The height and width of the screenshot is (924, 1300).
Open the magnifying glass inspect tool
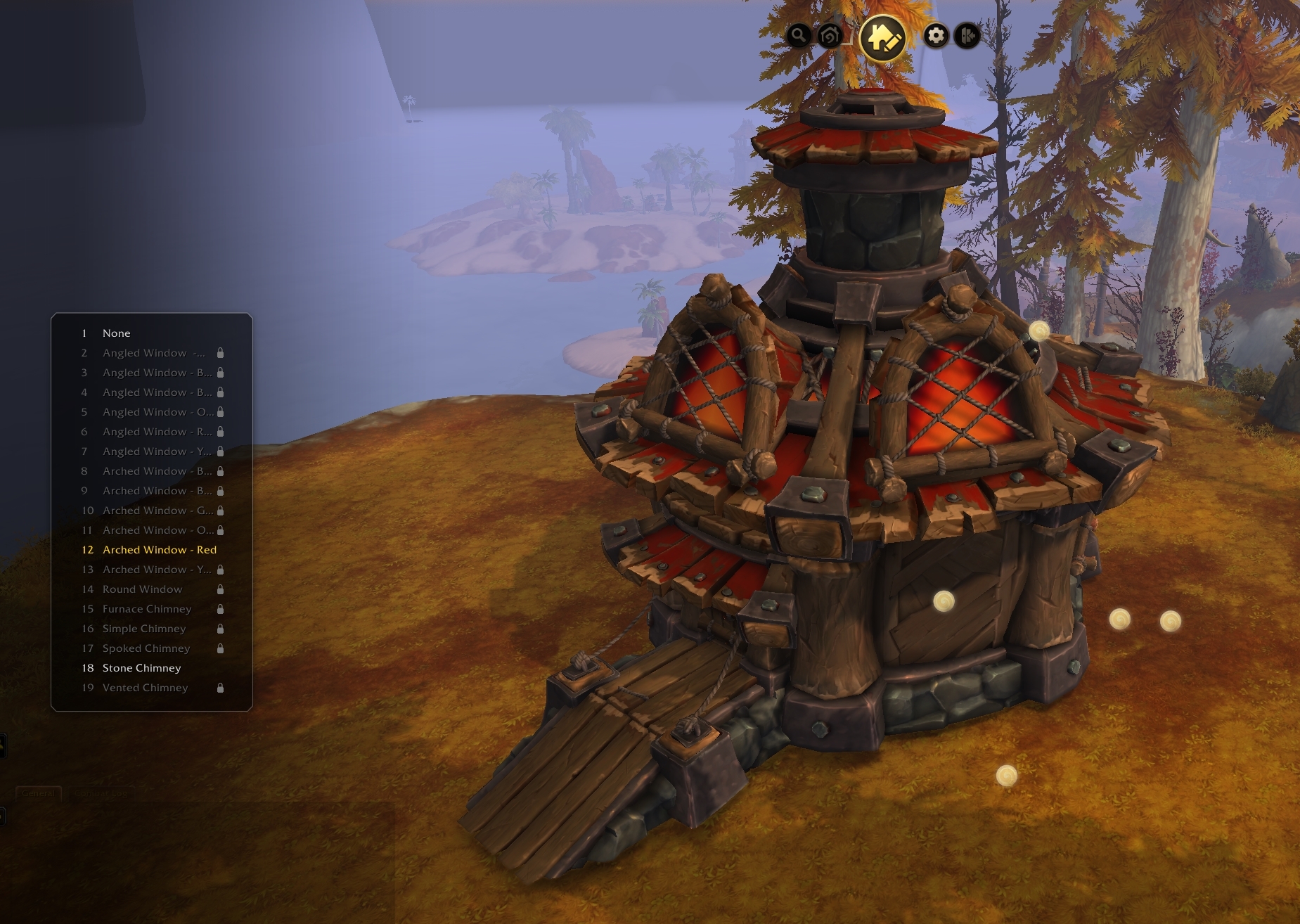pyautogui.click(x=798, y=35)
